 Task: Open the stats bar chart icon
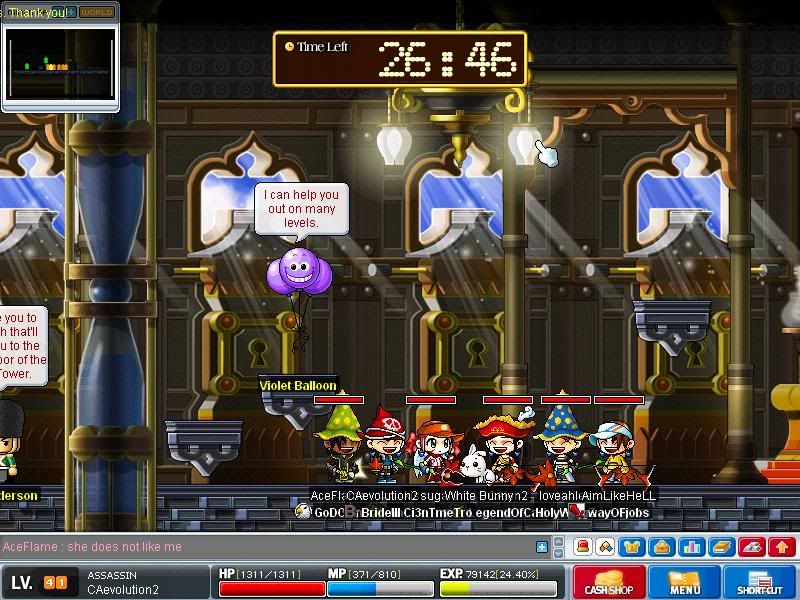(x=691, y=547)
